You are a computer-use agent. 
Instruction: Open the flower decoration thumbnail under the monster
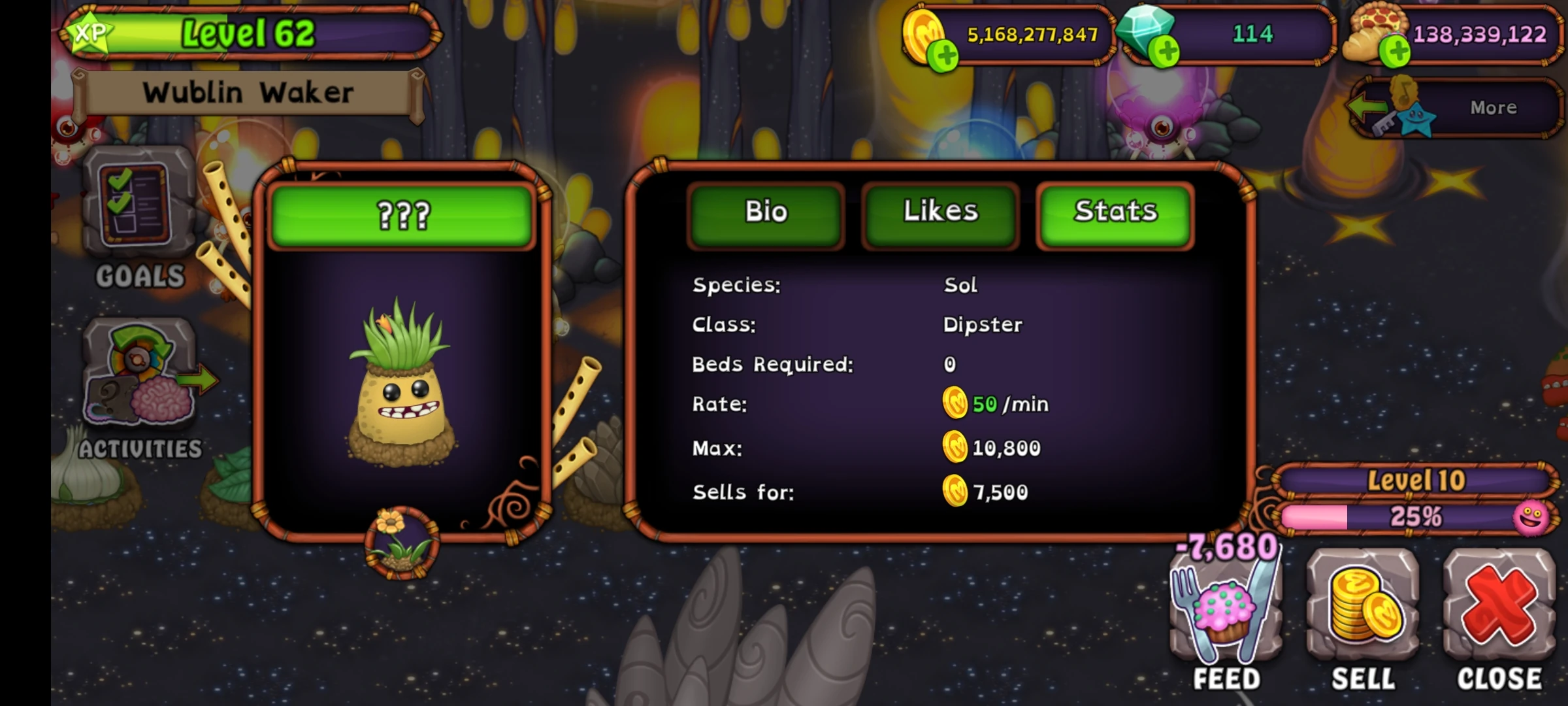click(400, 537)
